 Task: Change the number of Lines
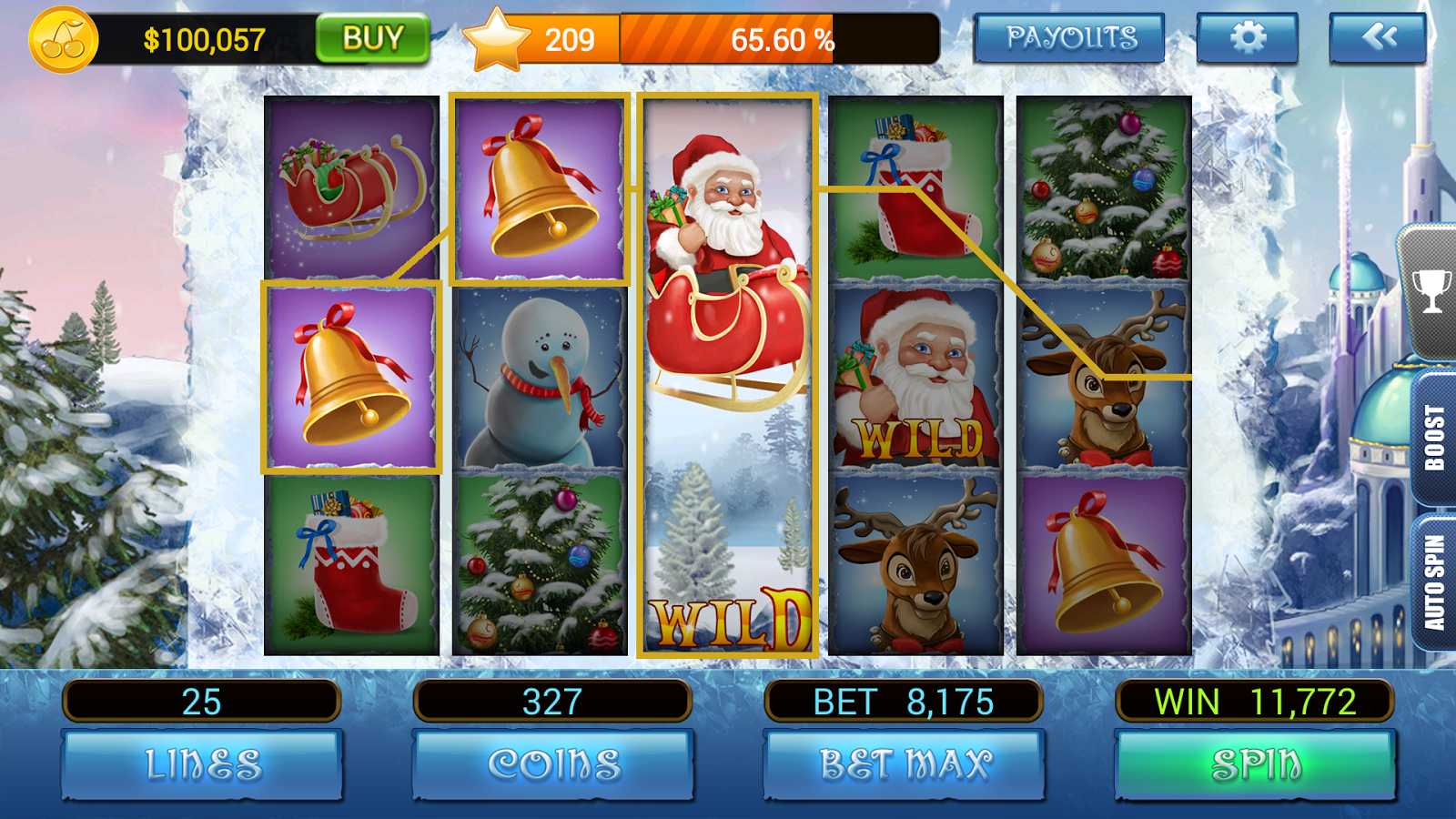pos(202,764)
